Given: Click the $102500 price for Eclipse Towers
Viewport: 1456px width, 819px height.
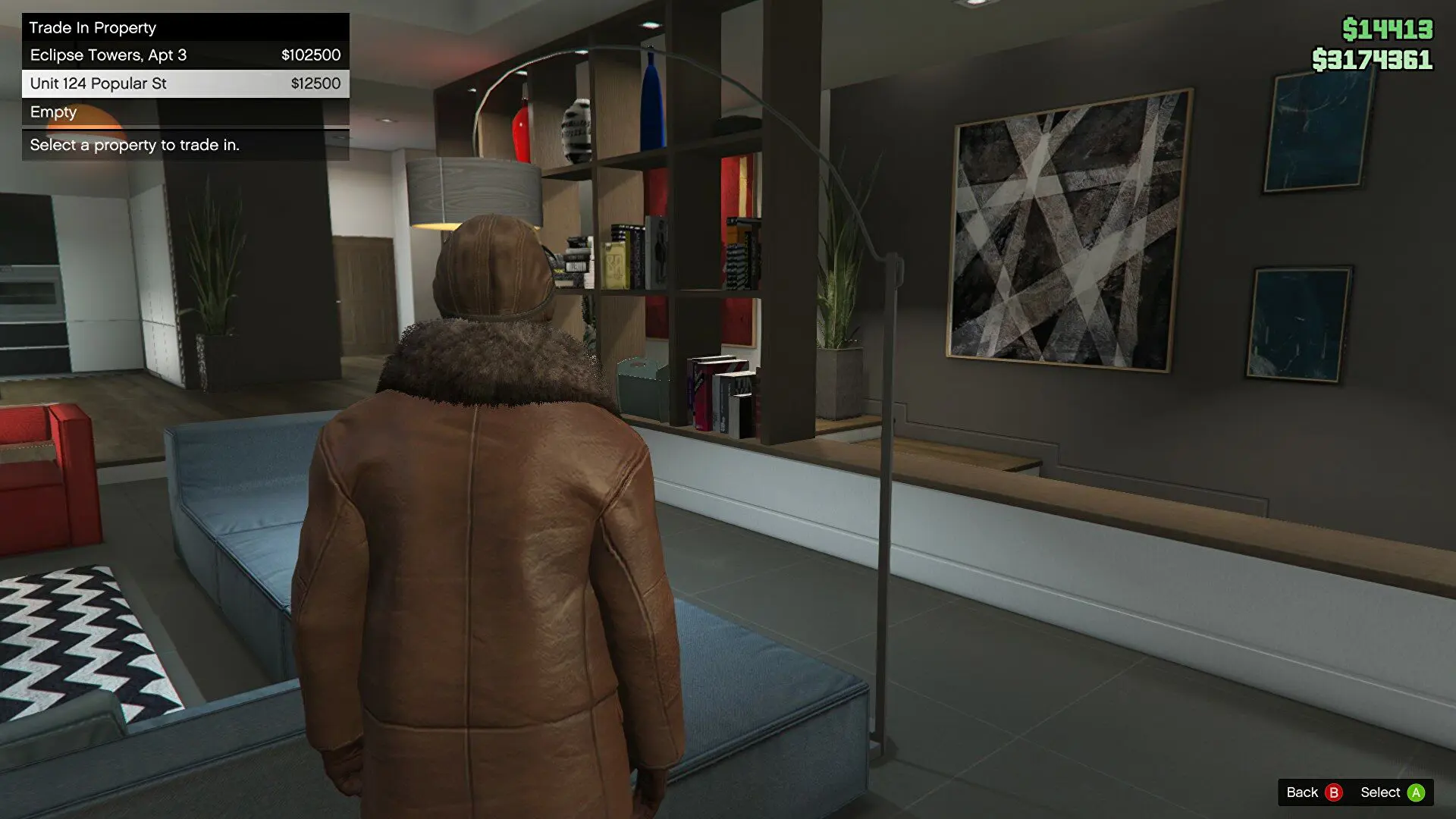Looking at the screenshot, I should tap(310, 55).
